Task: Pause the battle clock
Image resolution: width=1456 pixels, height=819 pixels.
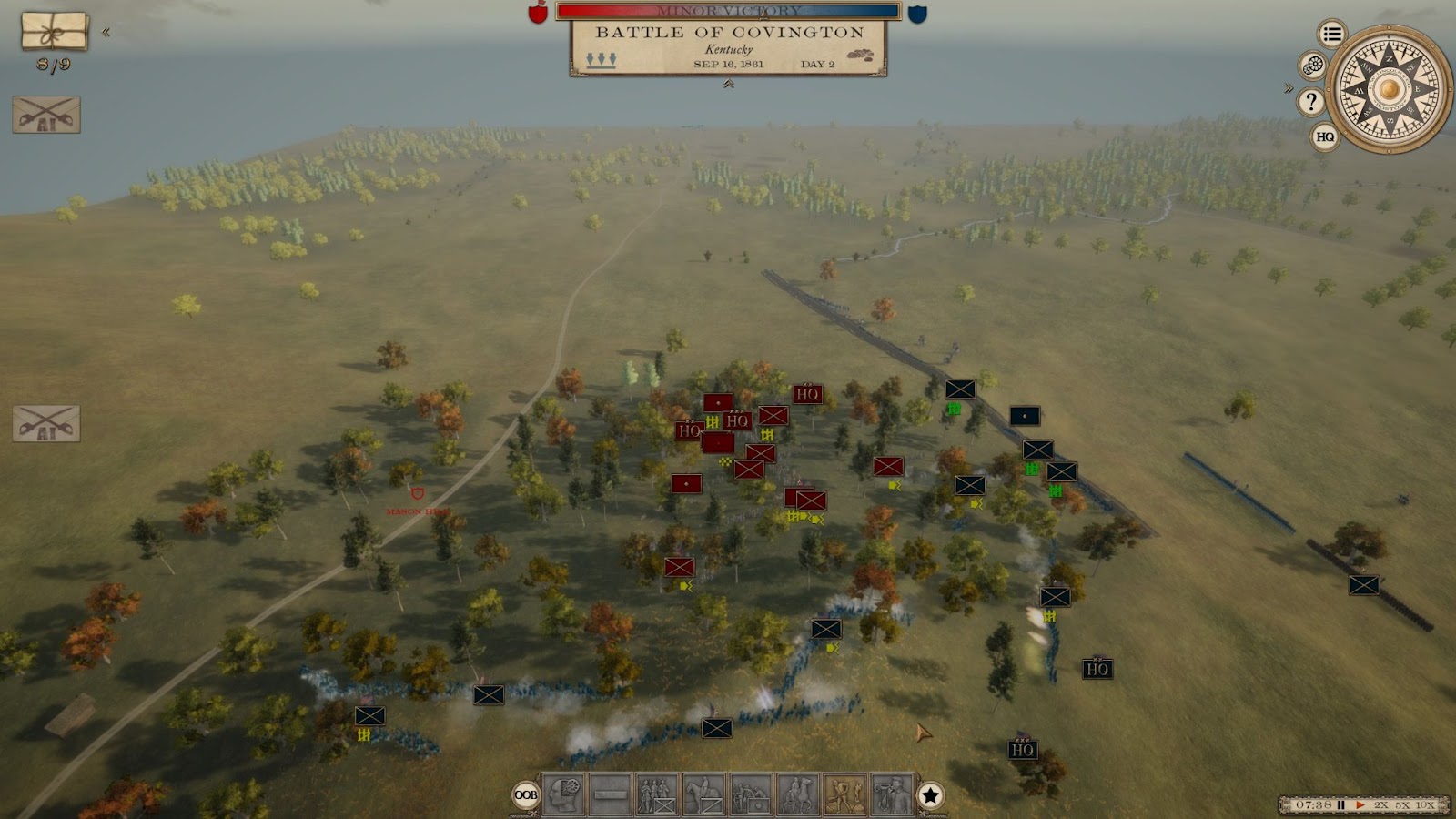Action: click(x=1341, y=805)
